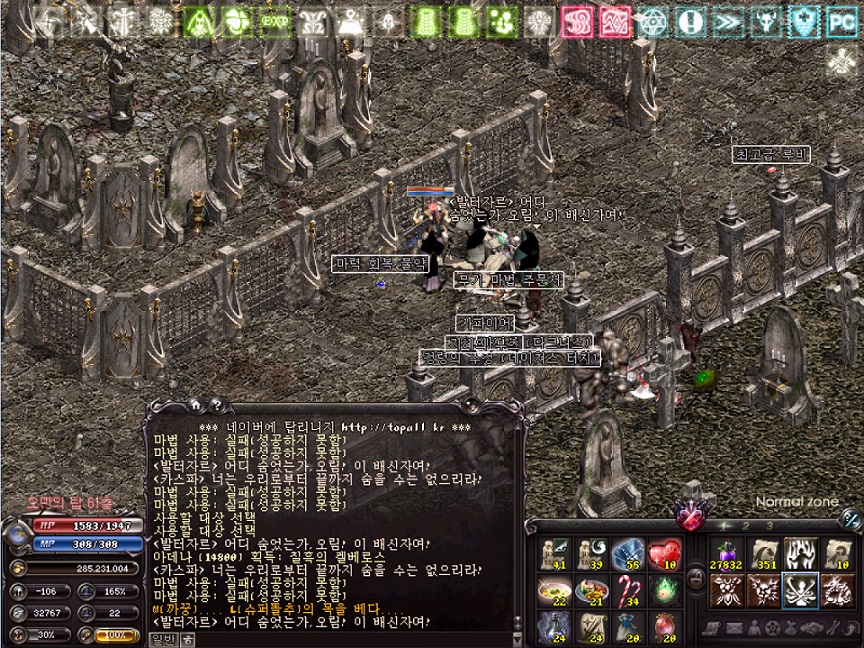Viewport: 864px width, 648px height.
Task: Use the candy cane item slot
Action: [x=628, y=591]
